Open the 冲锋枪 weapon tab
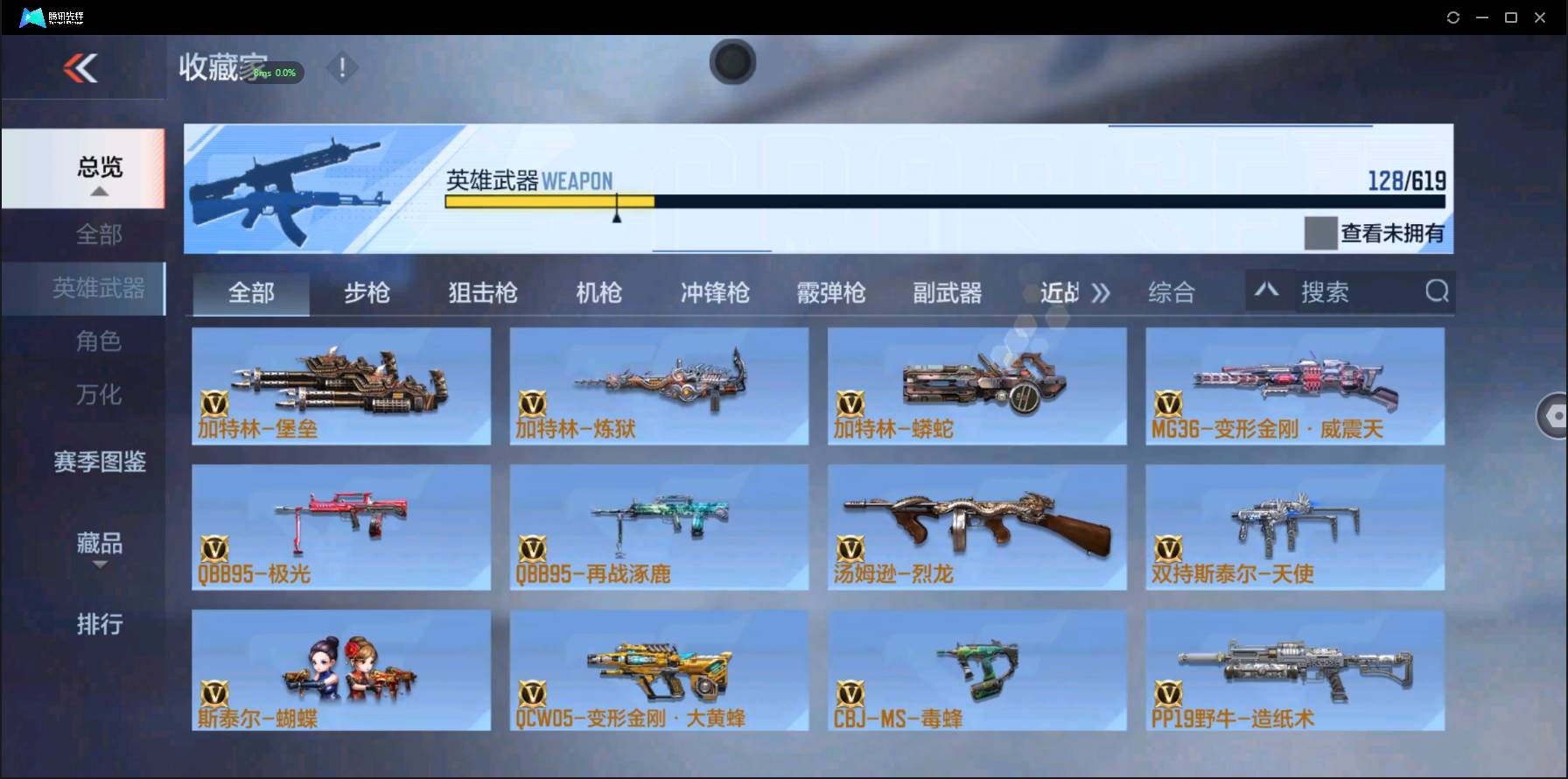This screenshot has height=779, width=1568. [713, 292]
